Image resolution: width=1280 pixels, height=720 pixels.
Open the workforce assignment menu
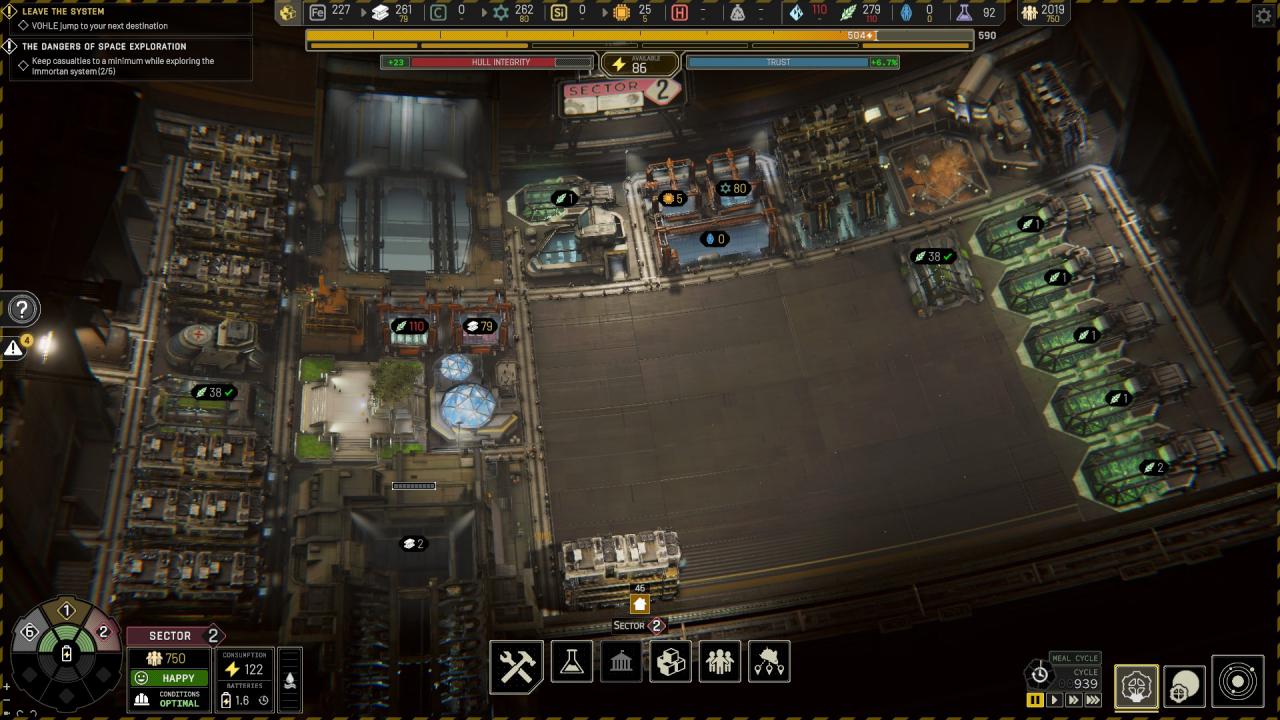769,662
